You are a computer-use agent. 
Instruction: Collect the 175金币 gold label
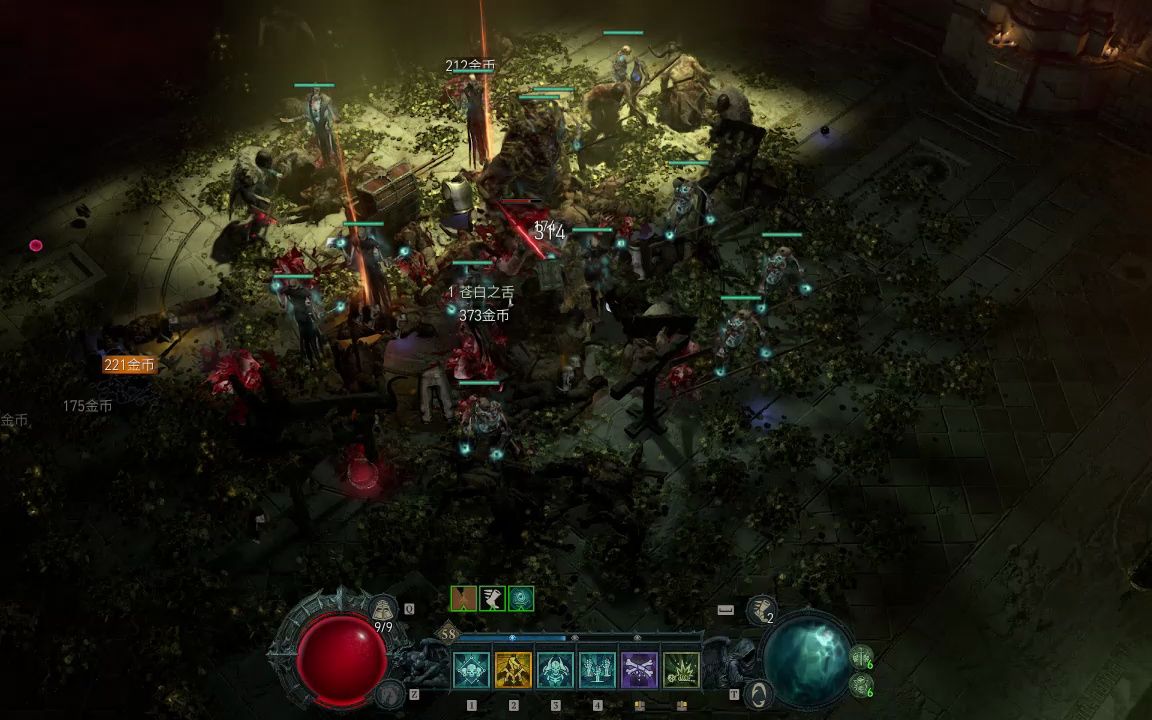[x=88, y=406]
